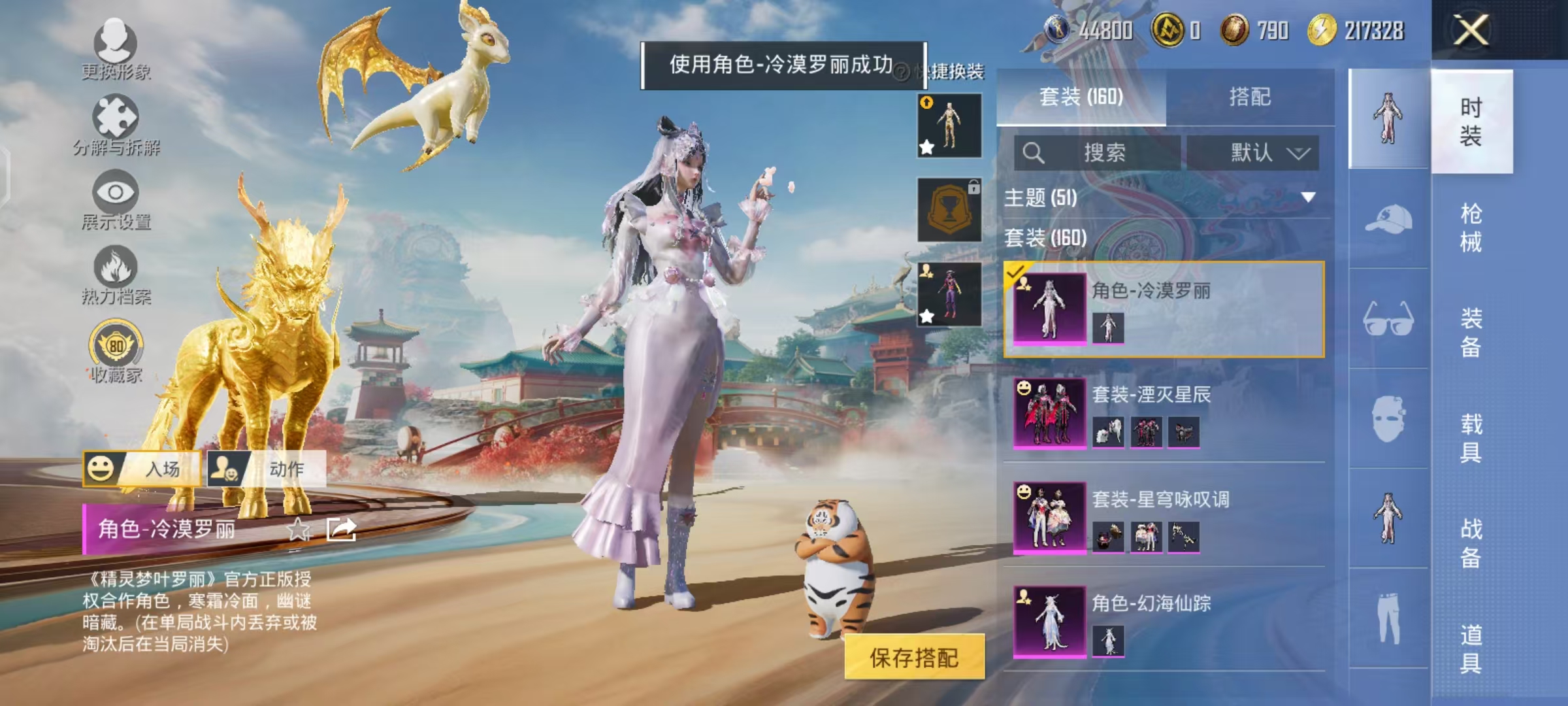
Task: Select the 分解与拆解 dismantle icon
Action: (x=114, y=124)
